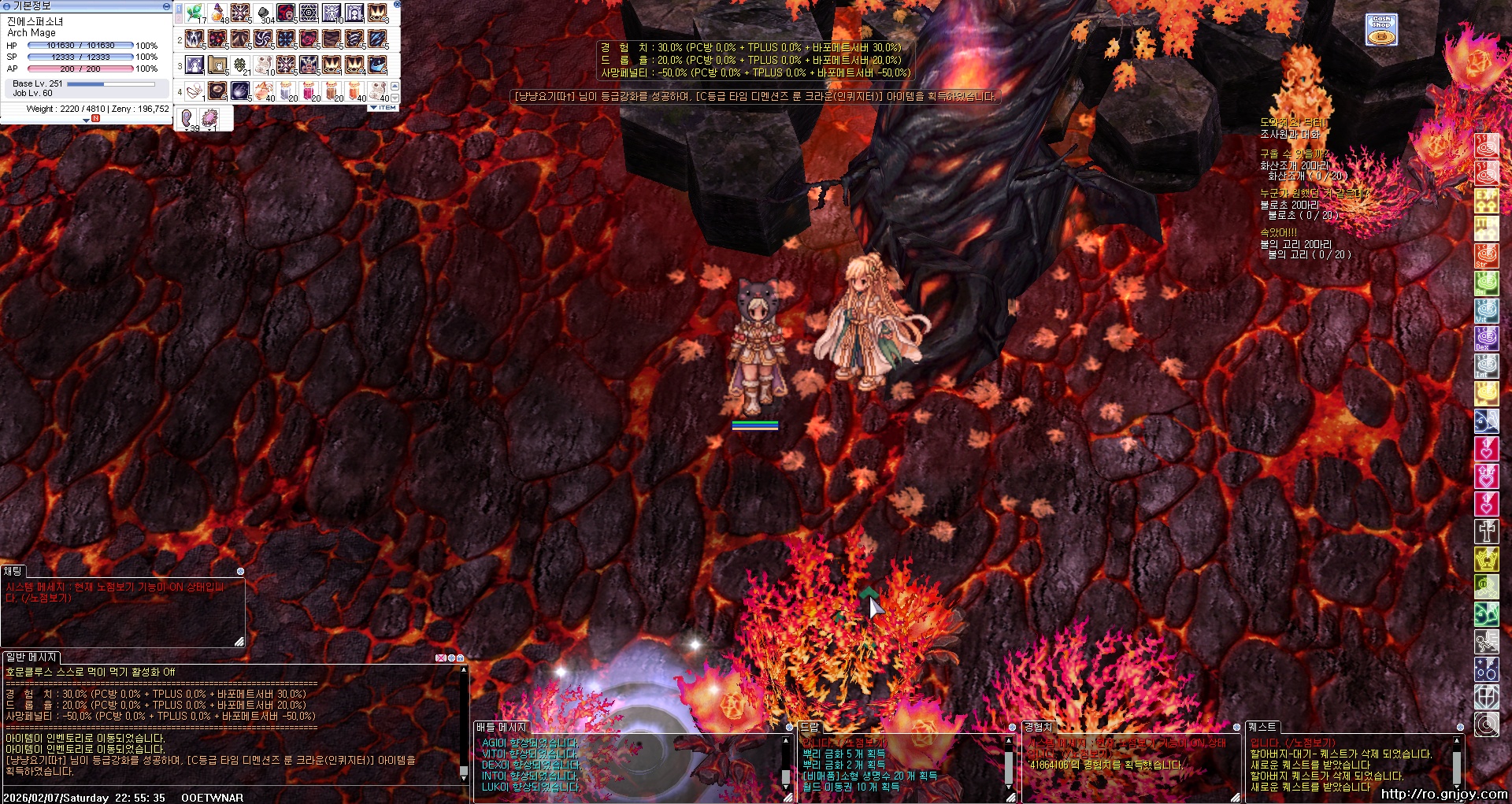Select the 드랍 drop log tab
This screenshot has width=1512, height=804.
click(810, 727)
